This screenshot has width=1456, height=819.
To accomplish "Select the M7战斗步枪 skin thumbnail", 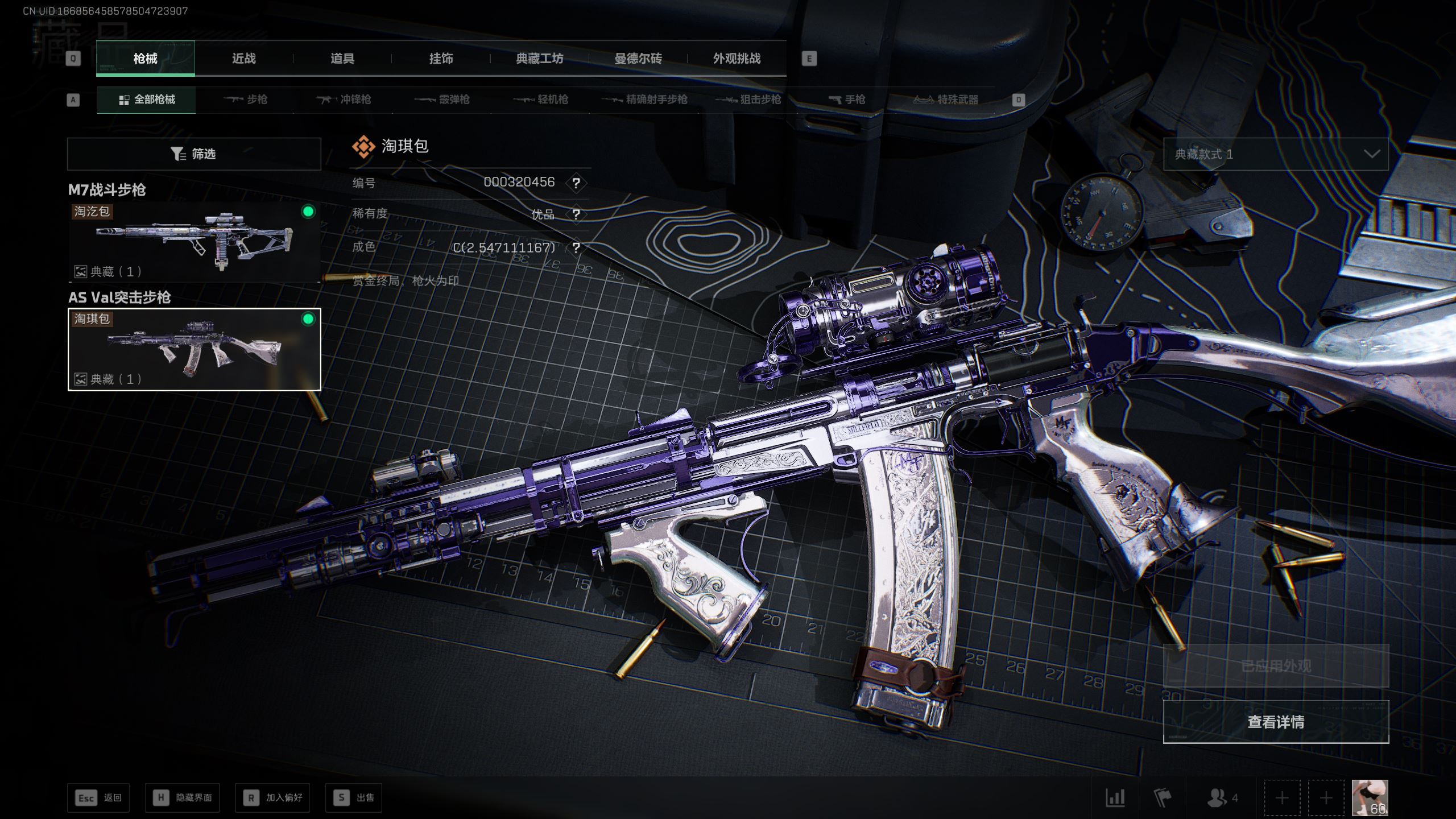I will (x=194, y=242).
